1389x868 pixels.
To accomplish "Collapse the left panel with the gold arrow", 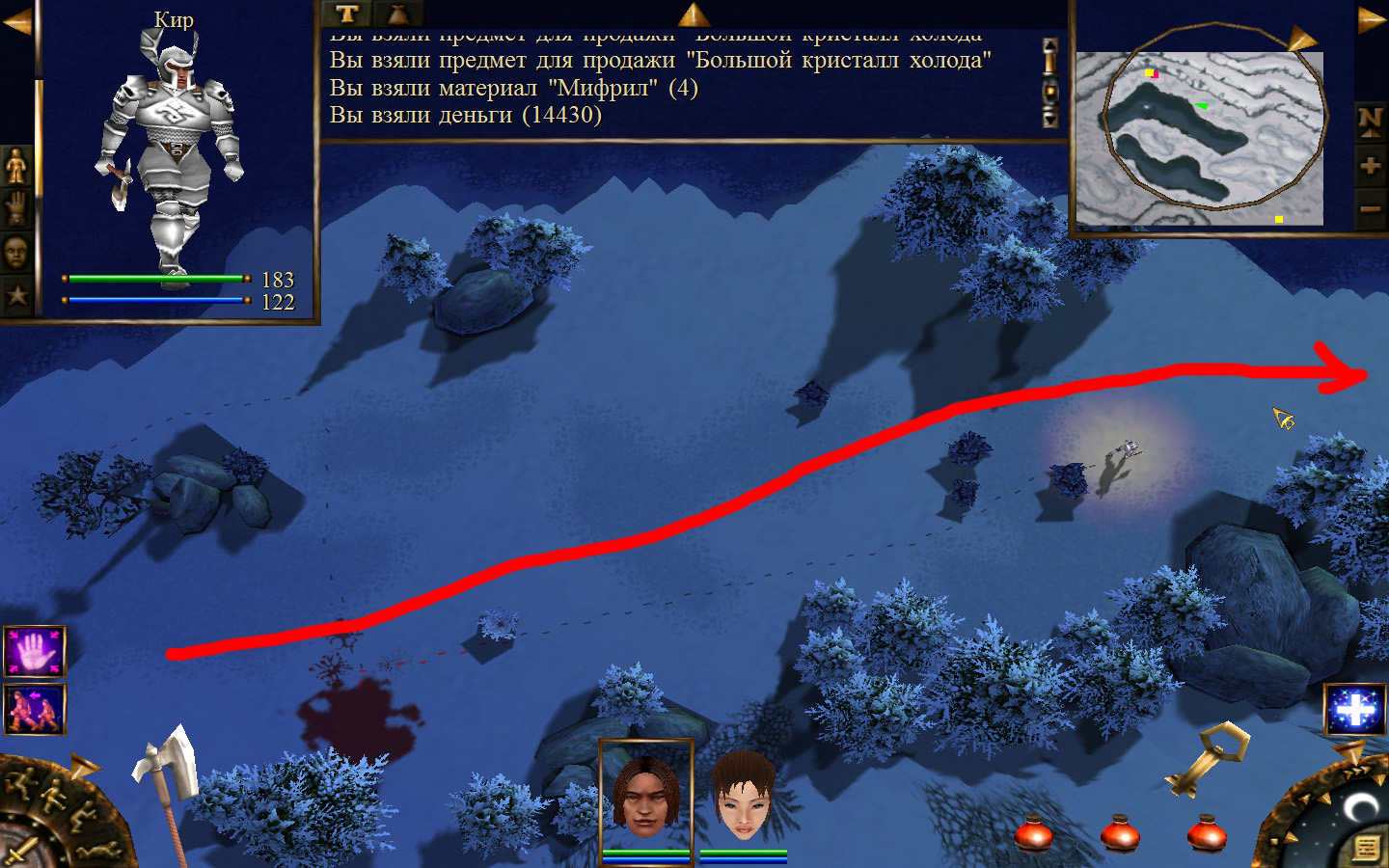I will coord(16,21).
